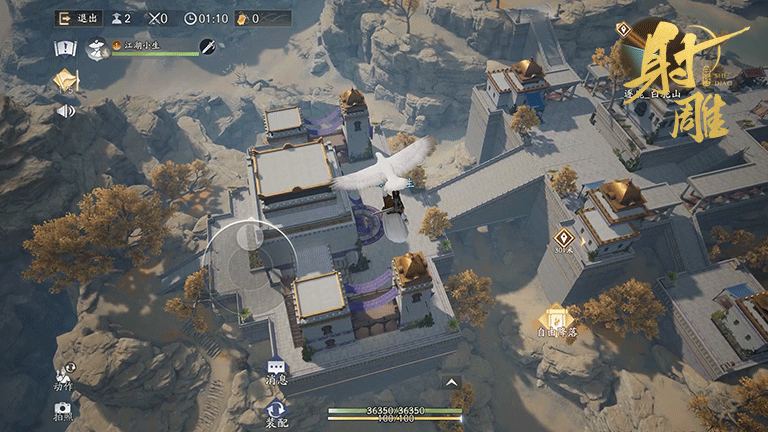Viewport: 768px width, 432px height.
Task: Open the 装配 loadout button
Action: pos(276,411)
